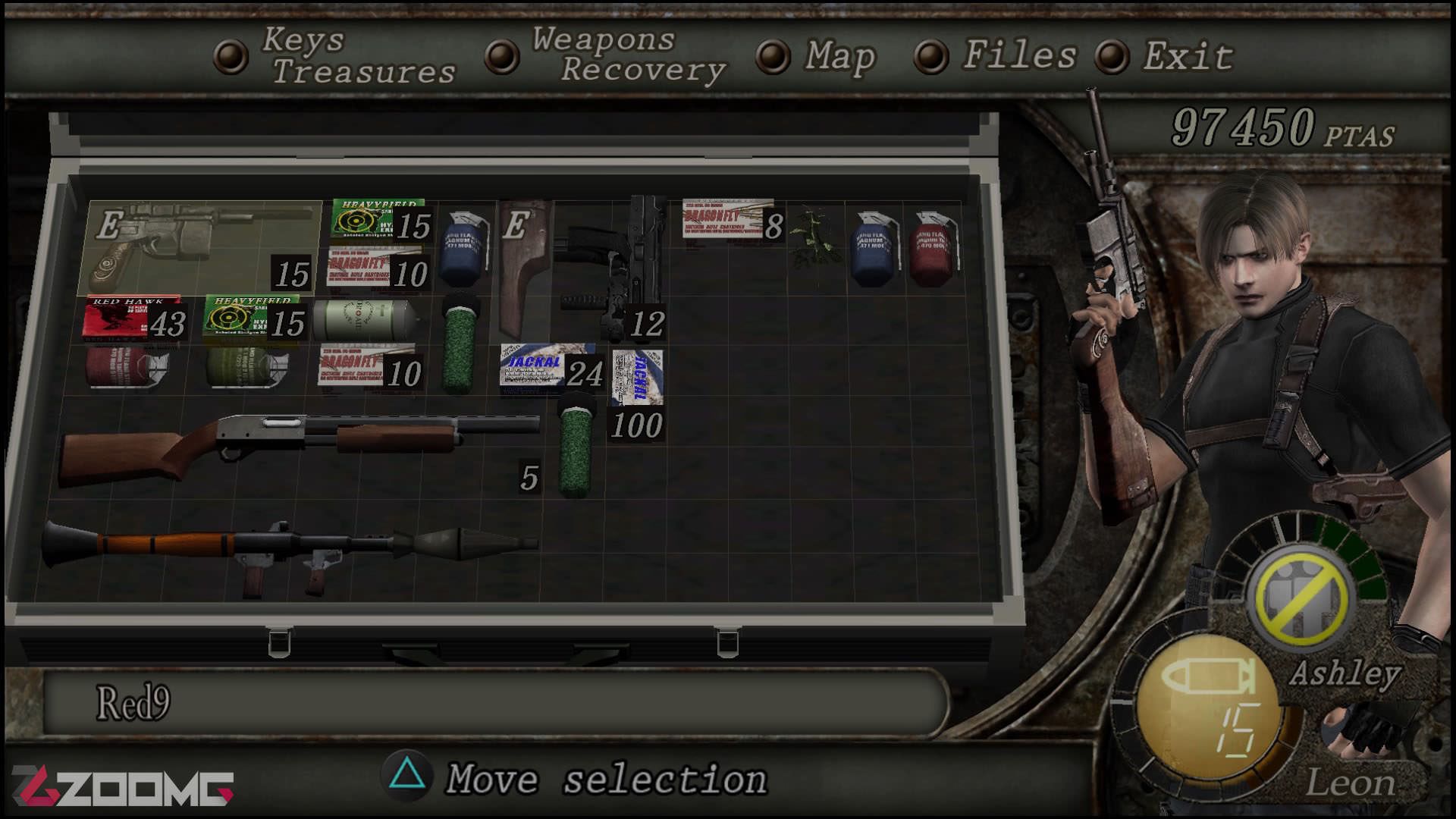Select the green hand grenade

coord(246,369)
